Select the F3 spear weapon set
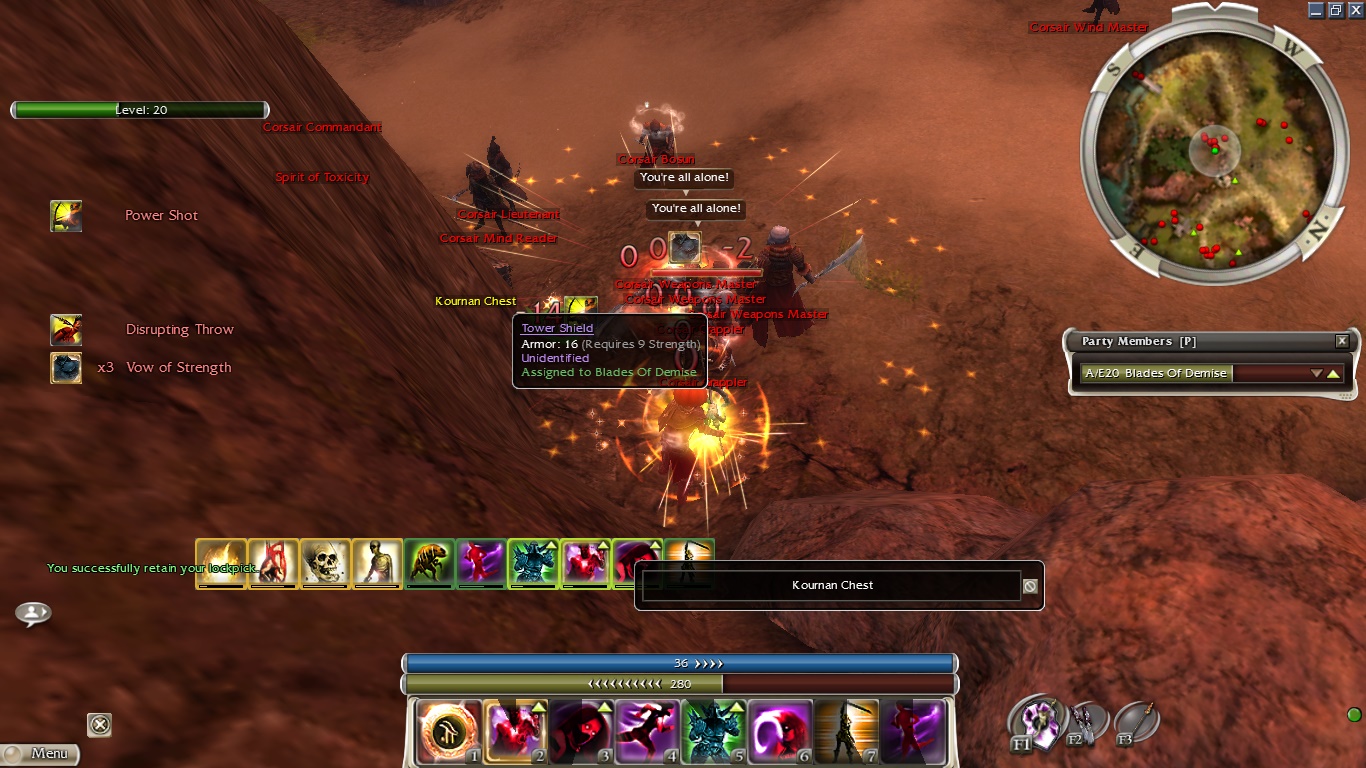Screen dimensions: 1366x768 point(1135,721)
